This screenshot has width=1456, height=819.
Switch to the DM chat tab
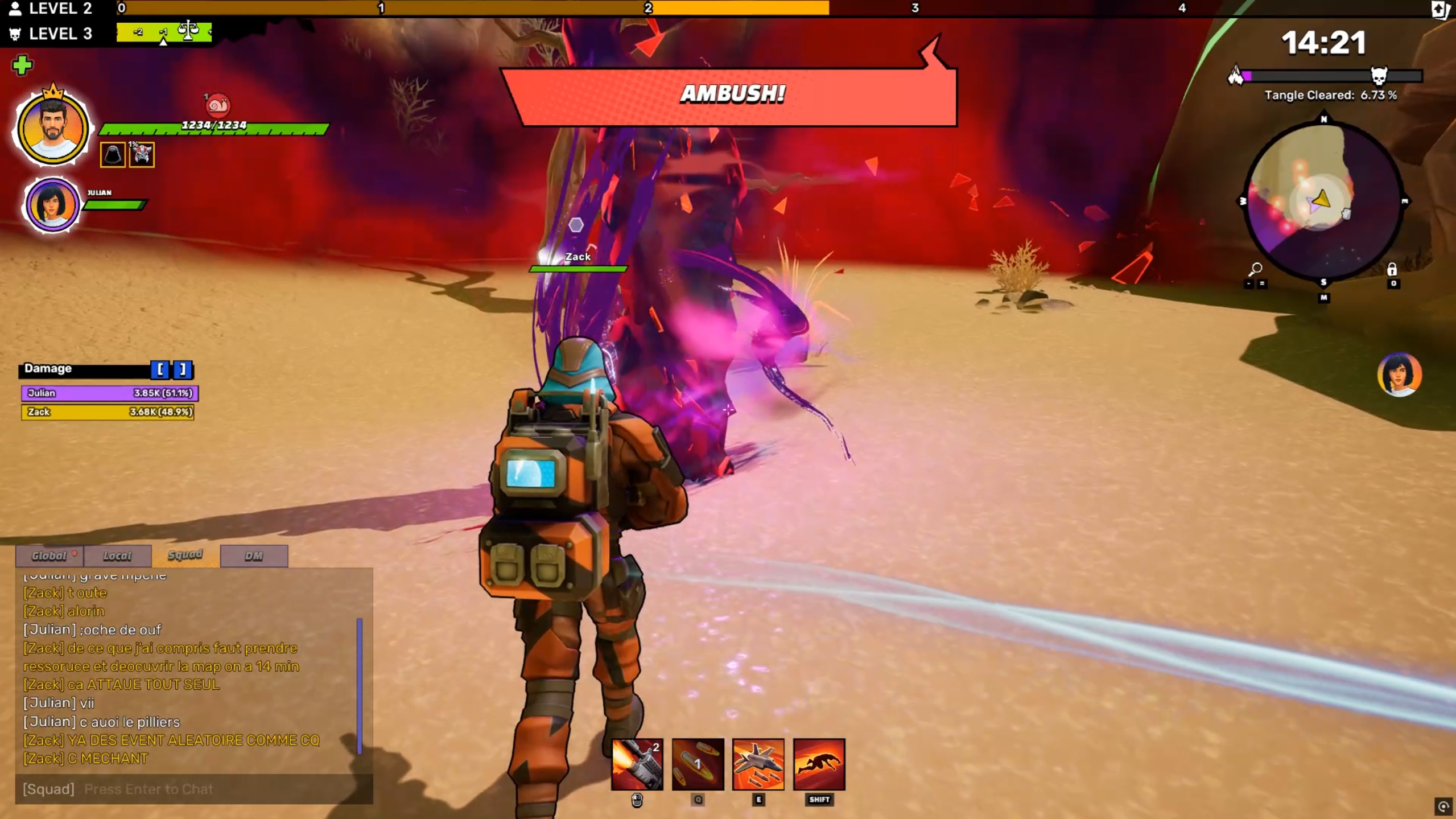[254, 556]
